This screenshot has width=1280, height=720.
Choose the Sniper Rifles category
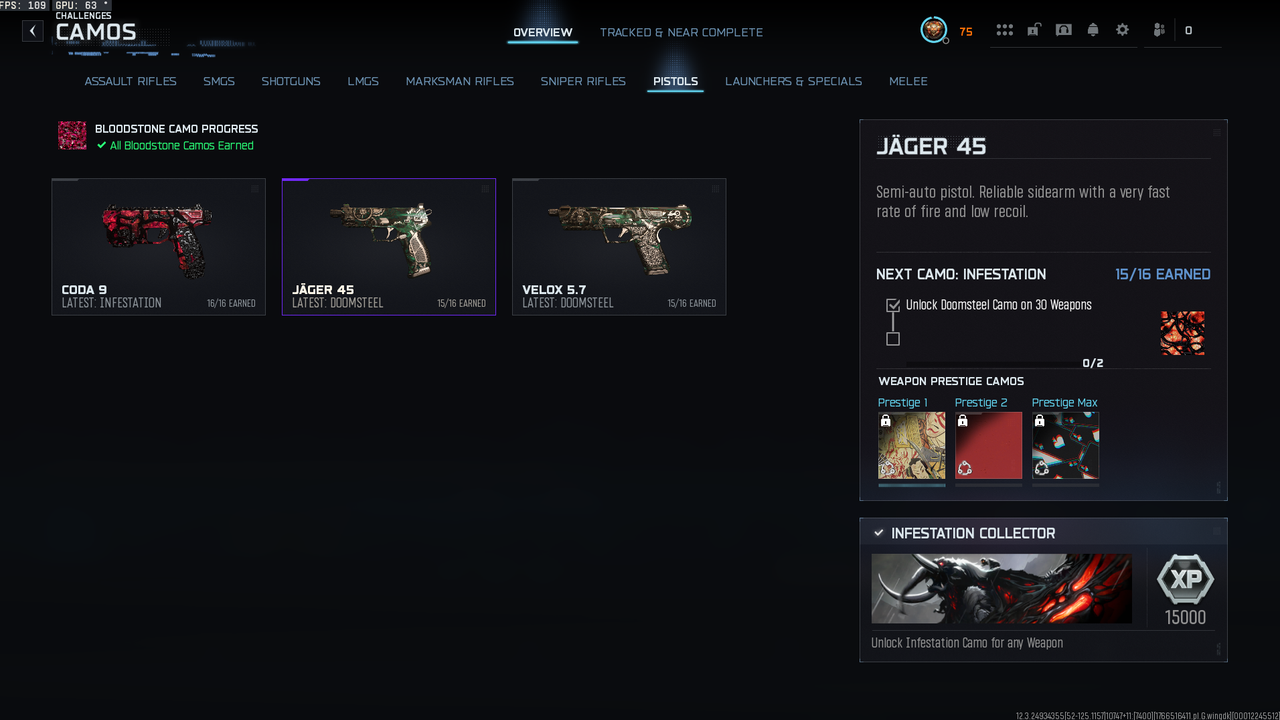point(583,81)
